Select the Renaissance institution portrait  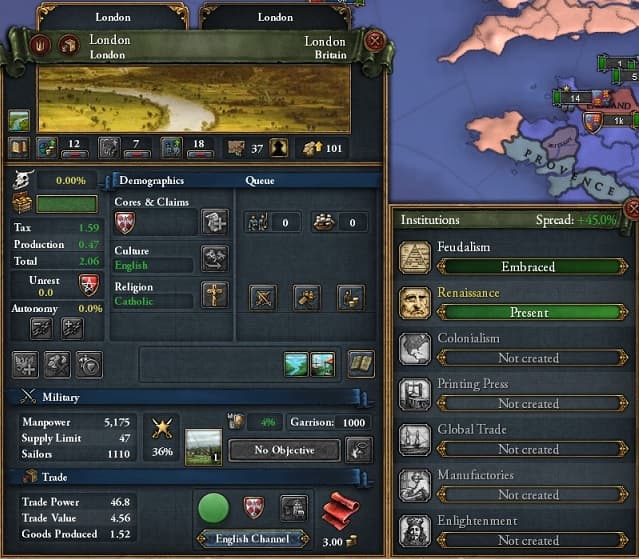click(x=415, y=304)
